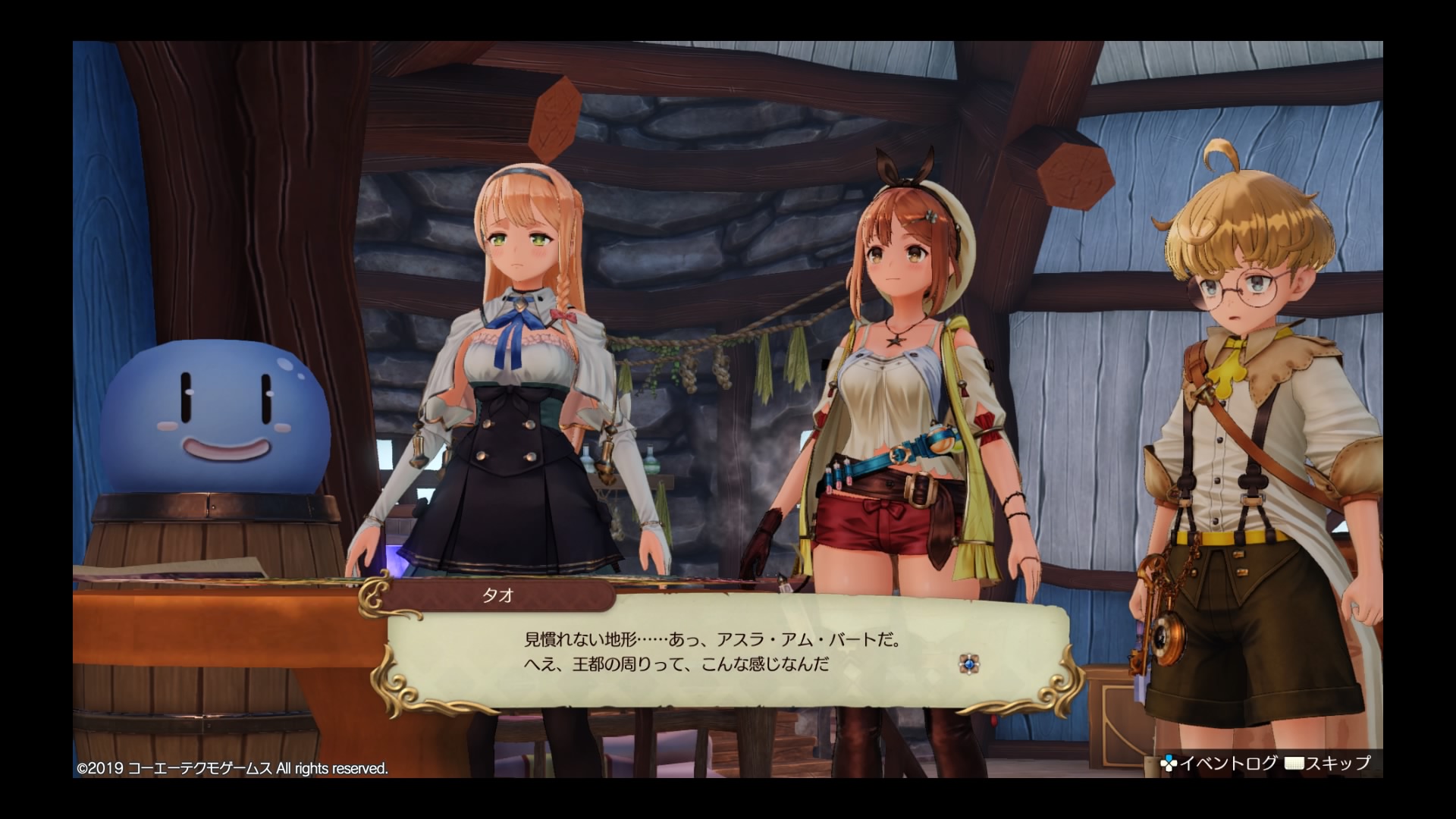Screen dimensions: 1456x819
Task: Open the イベントログ event log
Action: tap(1219, 764)
